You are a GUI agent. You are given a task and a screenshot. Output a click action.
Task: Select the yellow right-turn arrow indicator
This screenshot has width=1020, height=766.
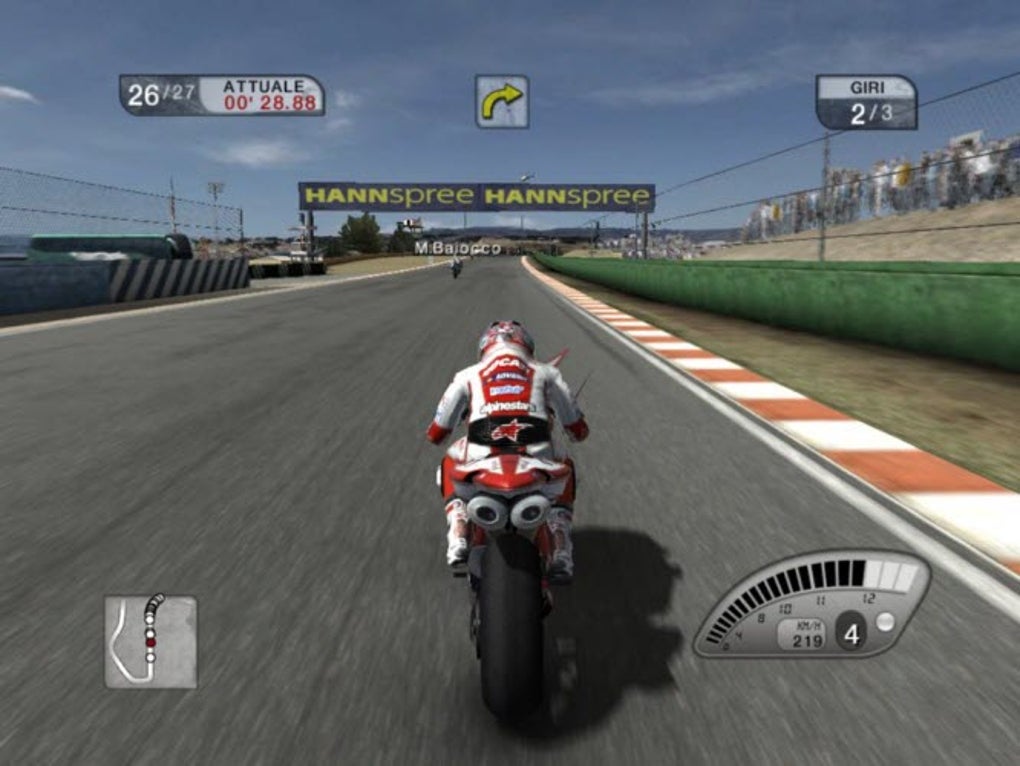pyautogui.click(x=501, y=101)
